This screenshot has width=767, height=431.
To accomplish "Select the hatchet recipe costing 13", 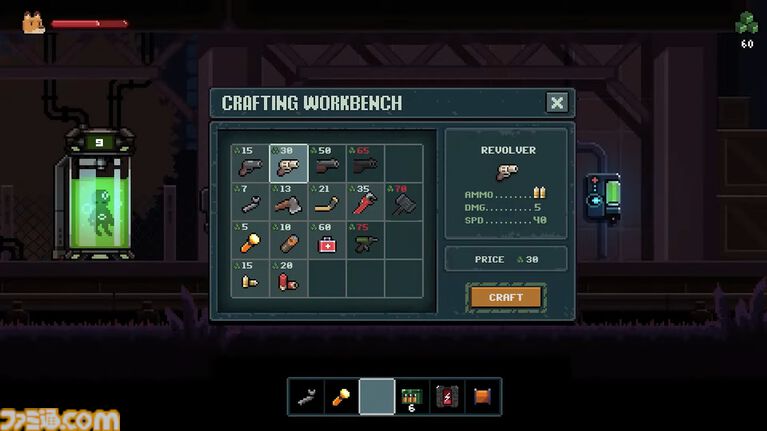I will (x=289, y=202).
